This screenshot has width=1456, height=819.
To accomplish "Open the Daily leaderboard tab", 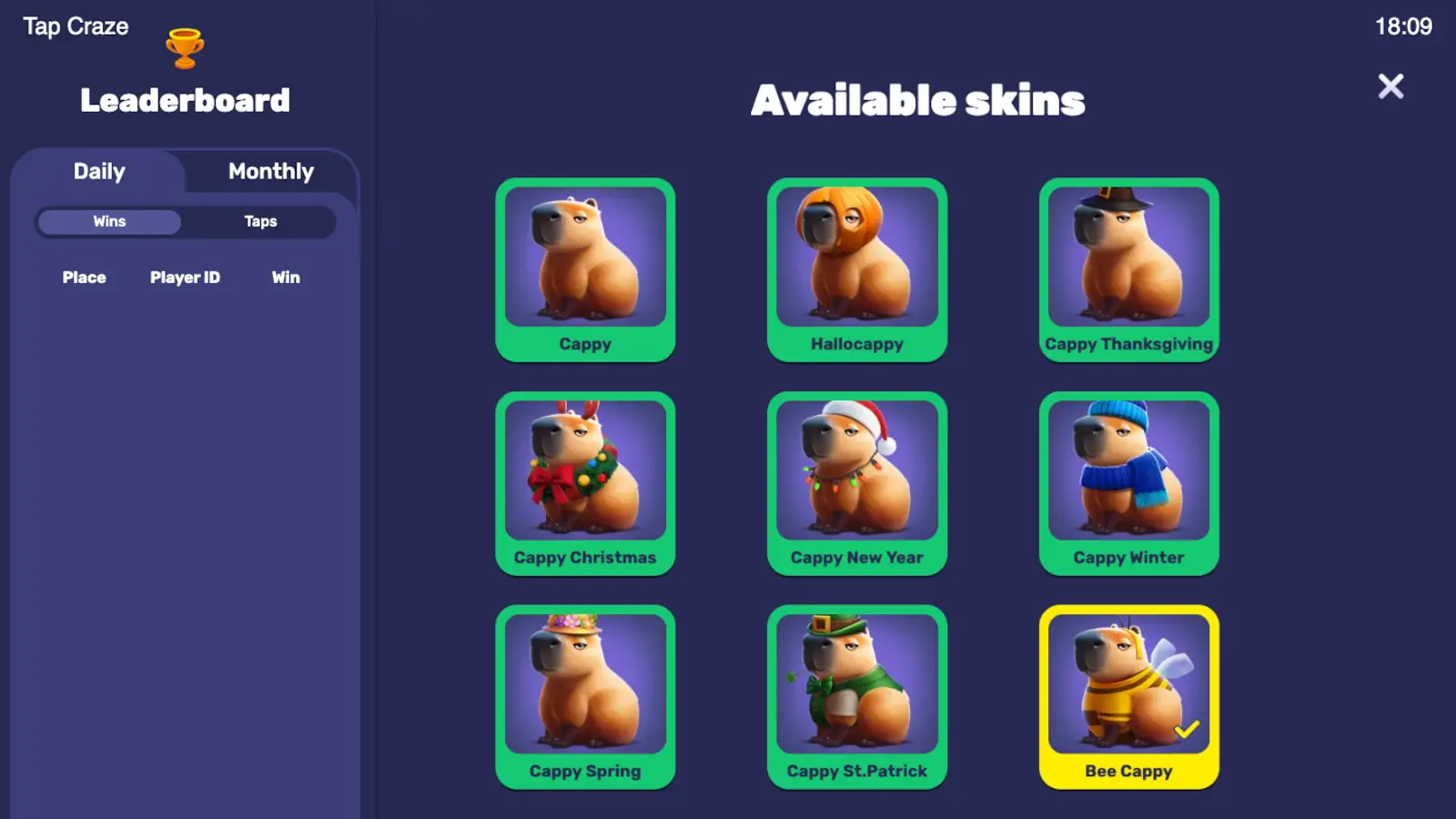I will [x=99, y=171].
